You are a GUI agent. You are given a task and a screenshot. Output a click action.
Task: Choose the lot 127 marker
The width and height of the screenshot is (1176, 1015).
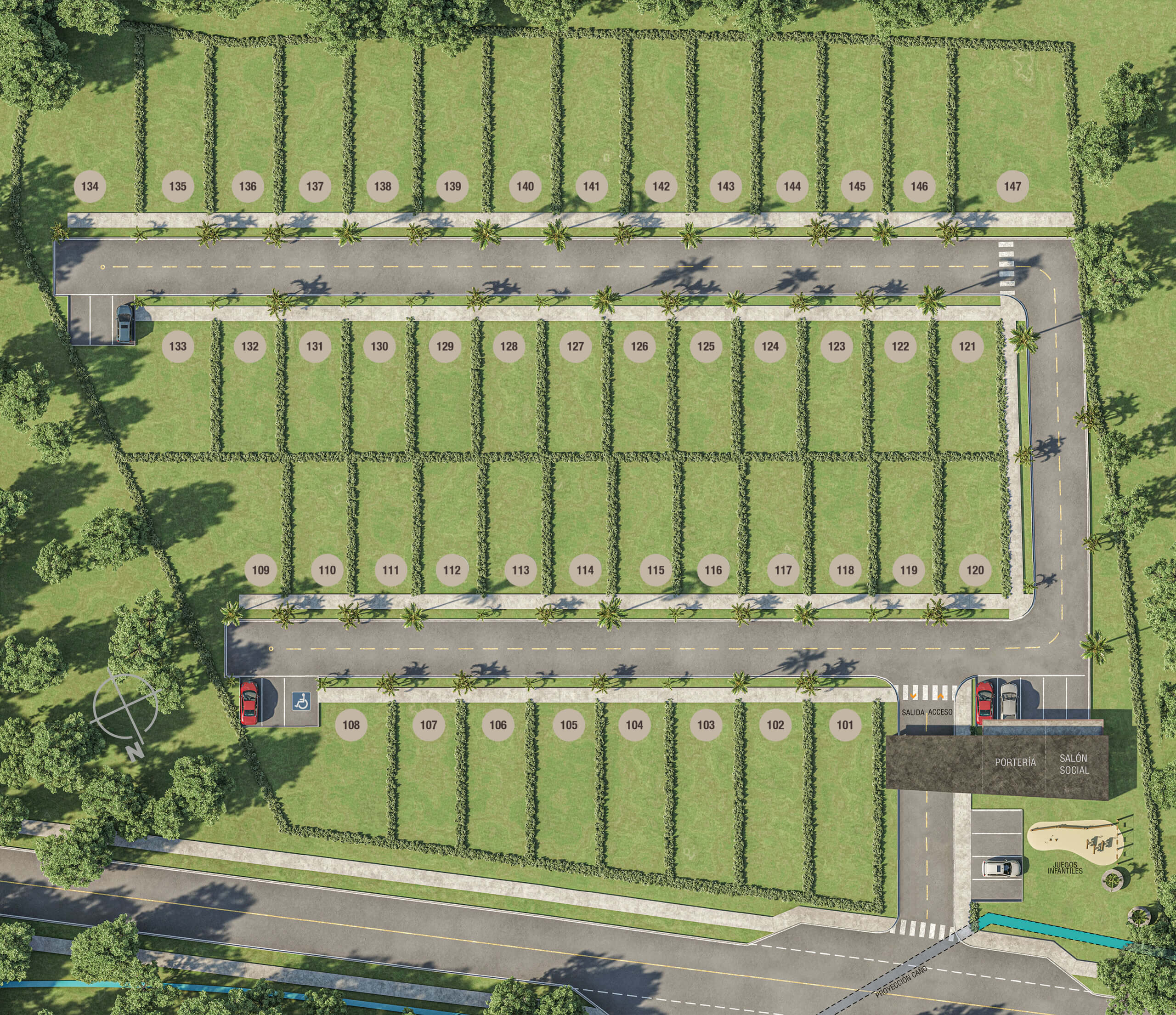(575, 346)
